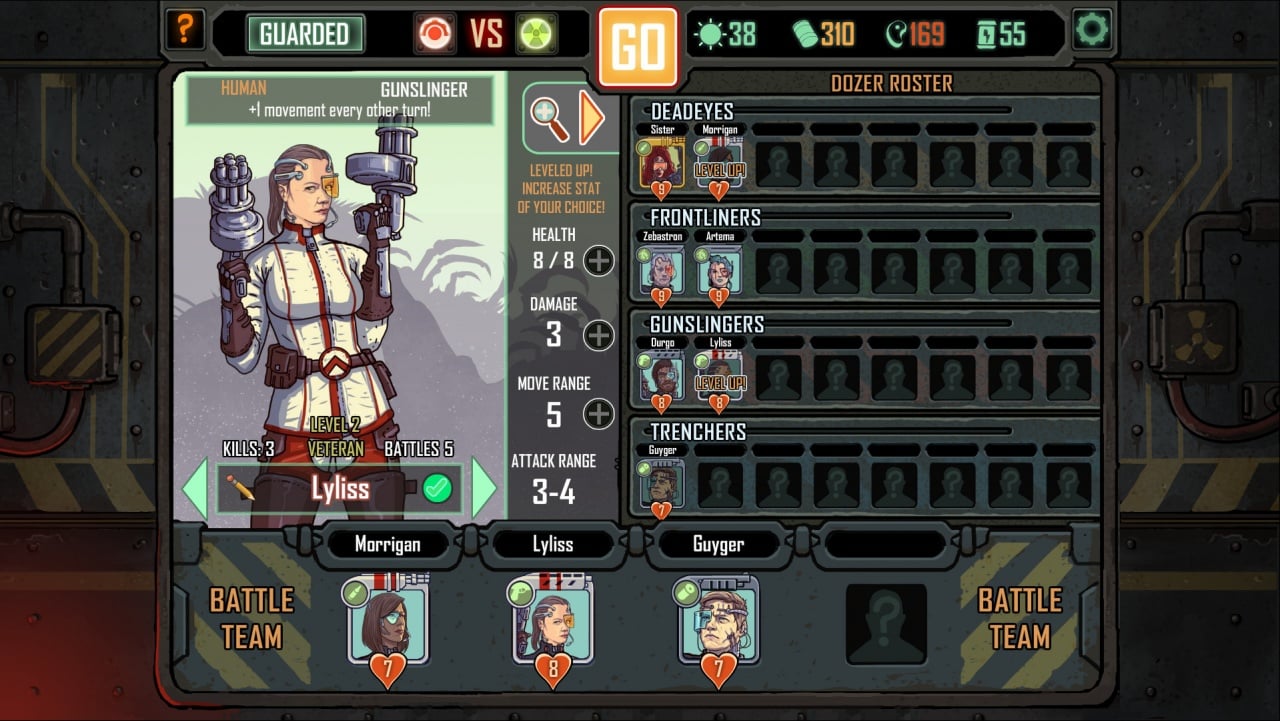Click the magnifying glass inspect button
The width and height of the screenshot is (1280, 721).
click(x=550, y=119)
